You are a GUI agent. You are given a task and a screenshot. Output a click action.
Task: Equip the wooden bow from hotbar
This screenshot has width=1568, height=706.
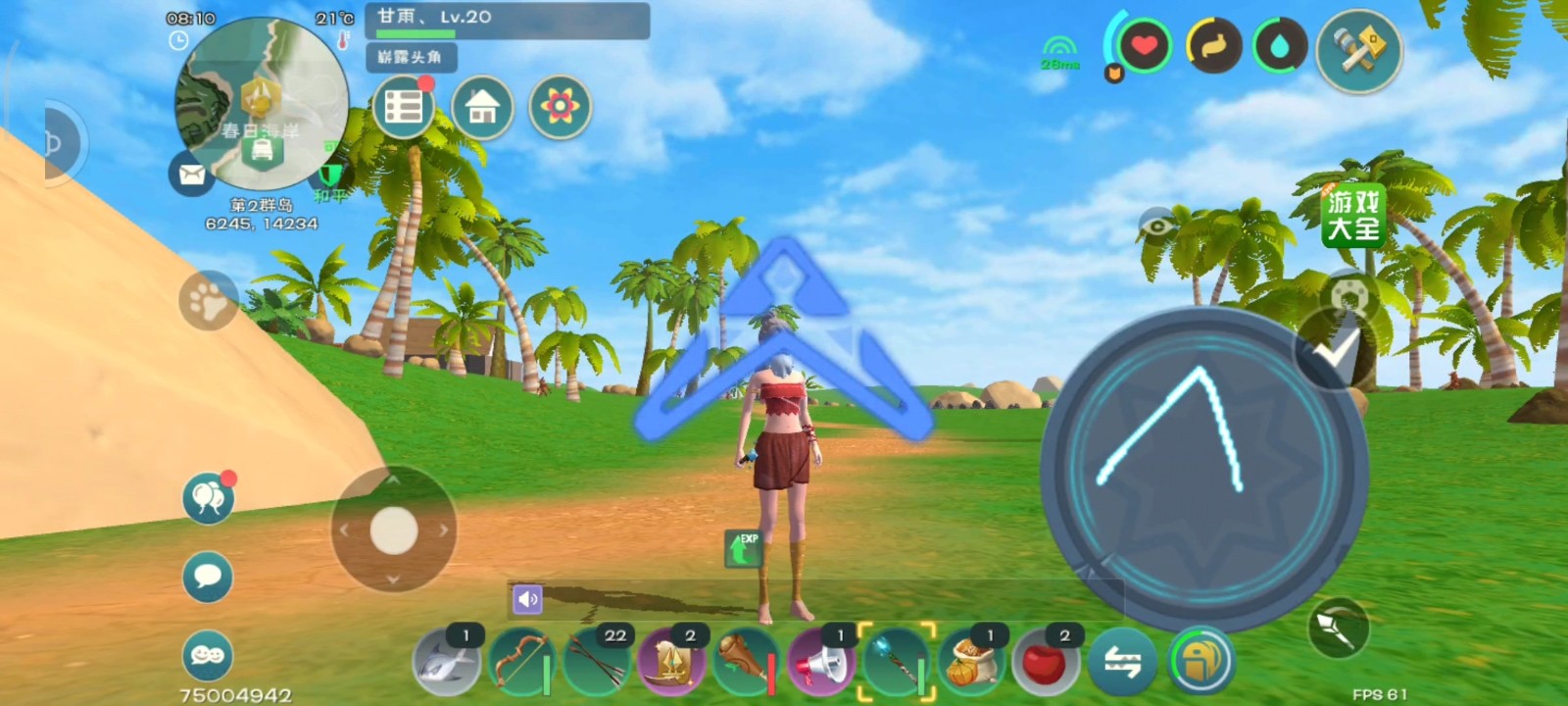tap(519, 664)
